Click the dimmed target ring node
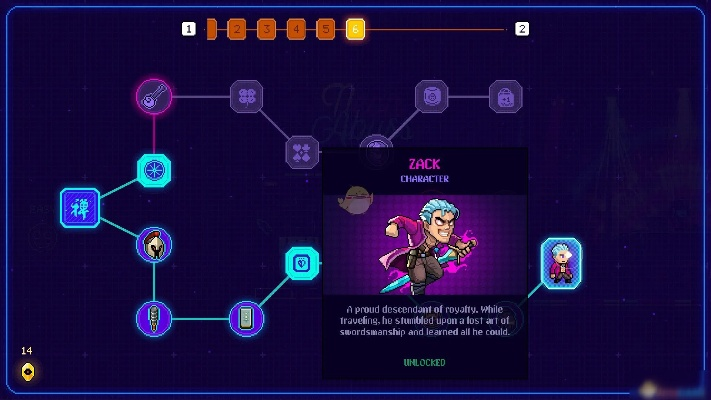Image resolution: width=711 pixels, height=400 pixels. pyautogui.click(x=432, y=97)
